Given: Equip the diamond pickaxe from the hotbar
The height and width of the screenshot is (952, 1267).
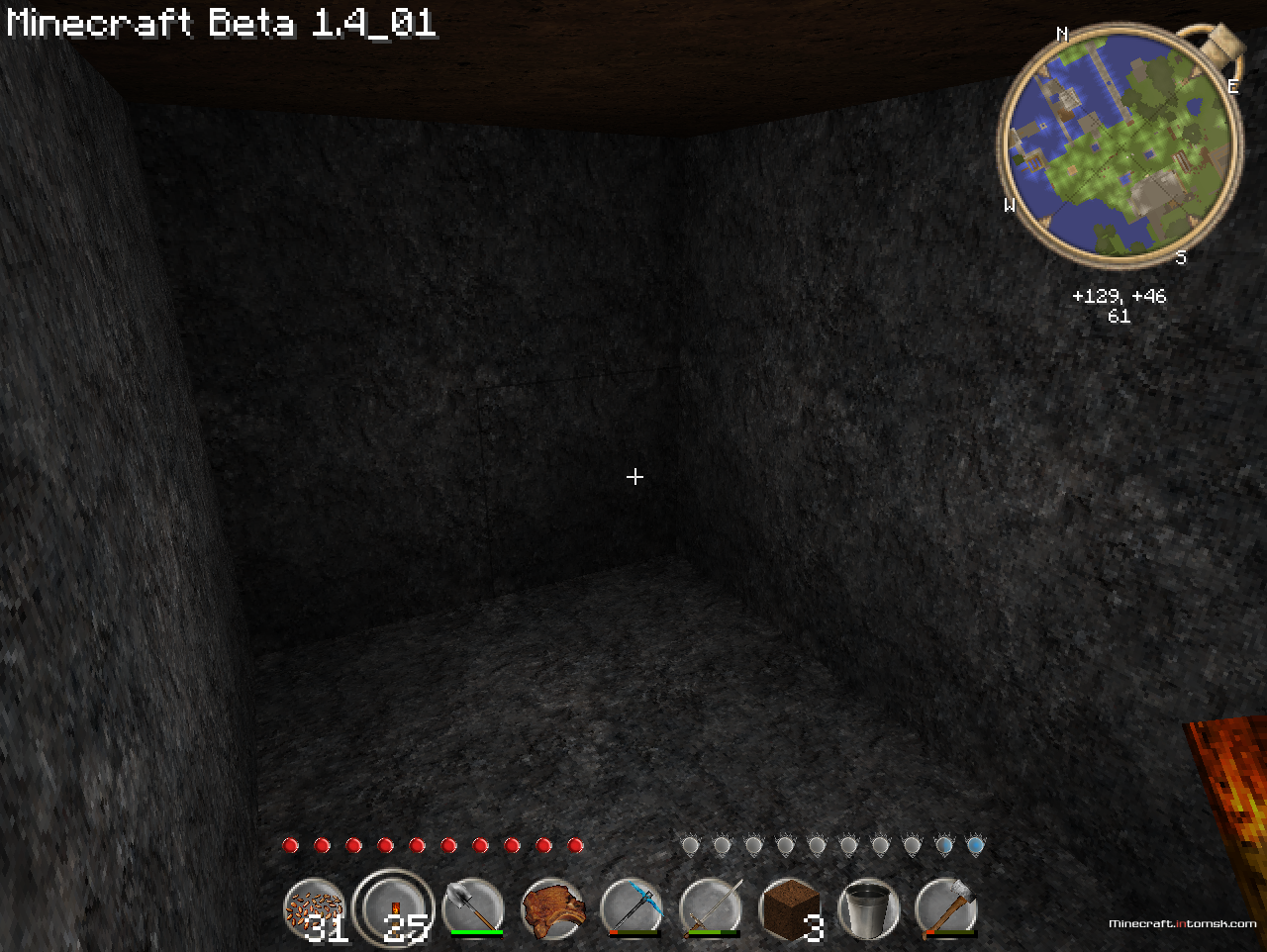Looking at the screenshot, I should pos(632,908).
